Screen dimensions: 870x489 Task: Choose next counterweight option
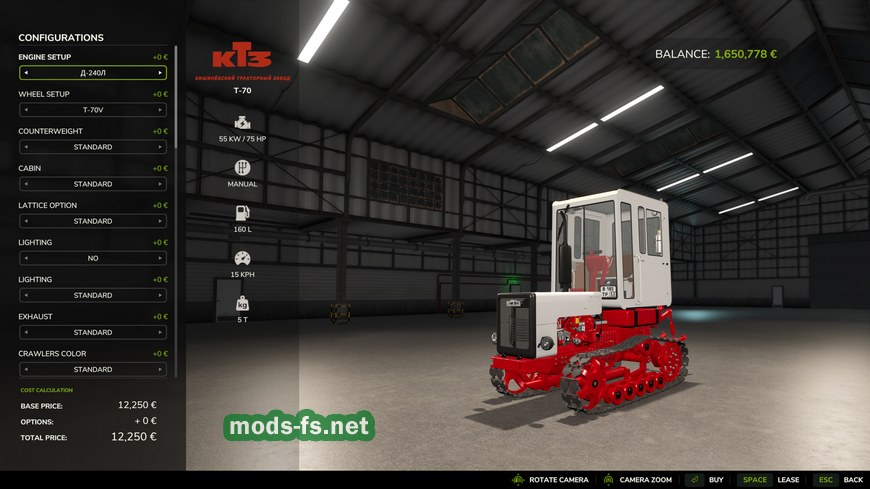tap(160, 147)
